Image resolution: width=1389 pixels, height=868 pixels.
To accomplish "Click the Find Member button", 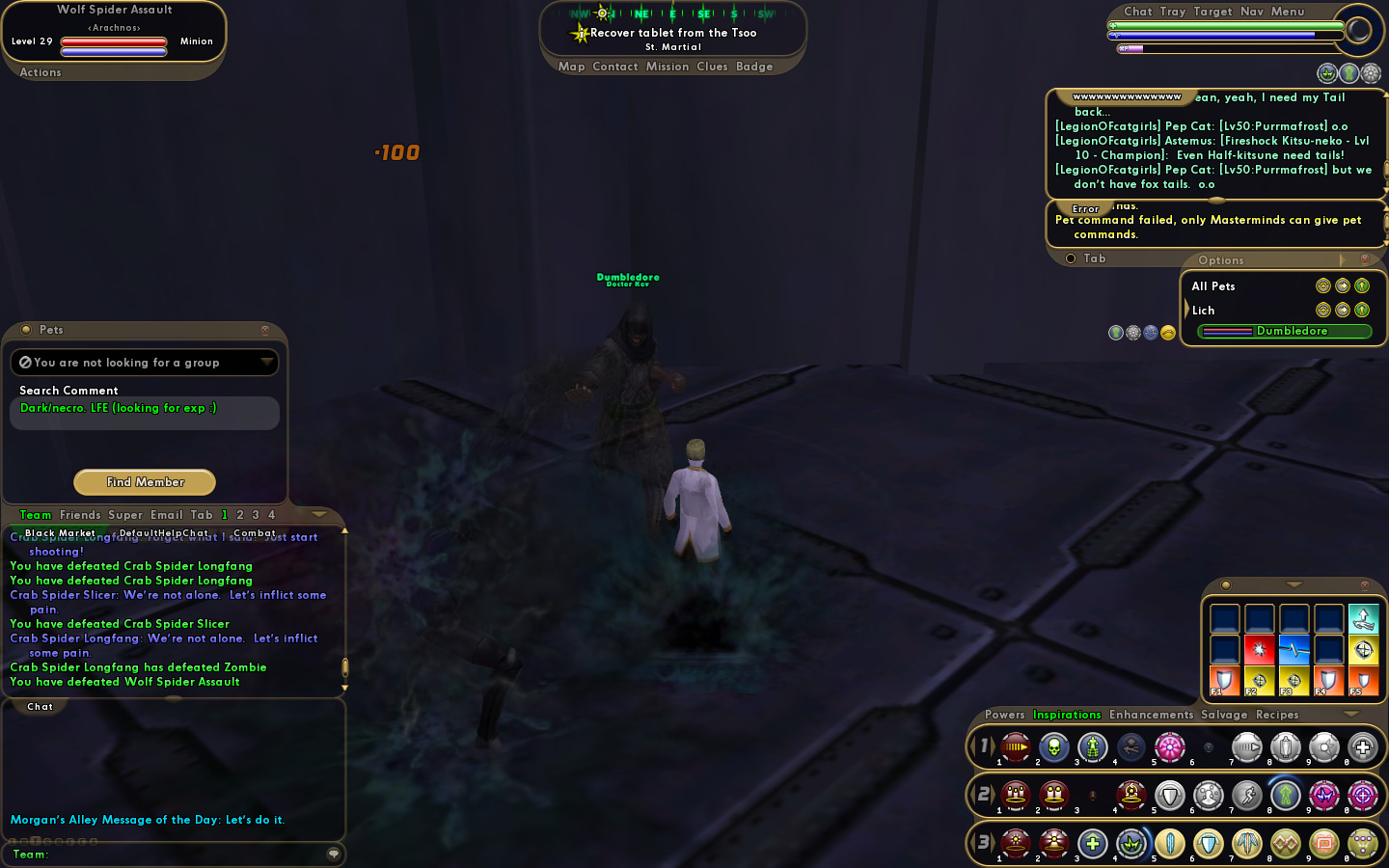I will 145,482.
